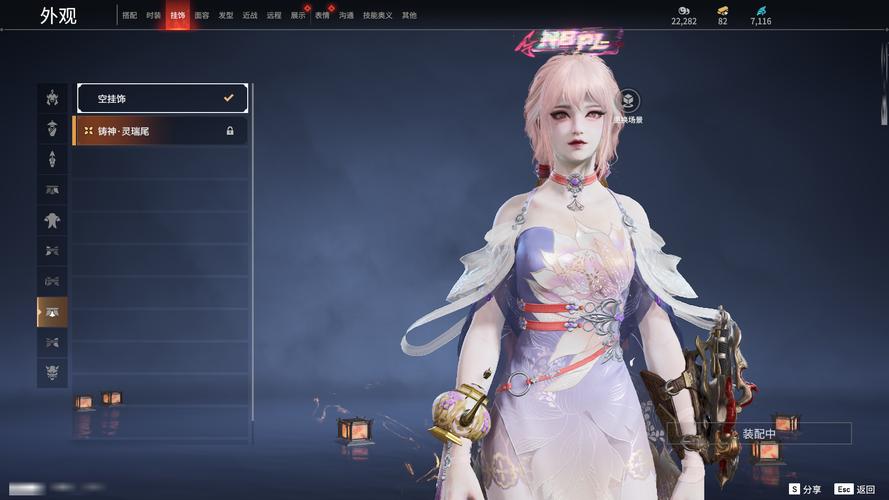Open the 时装 costume tab

(x=153, y=16)
